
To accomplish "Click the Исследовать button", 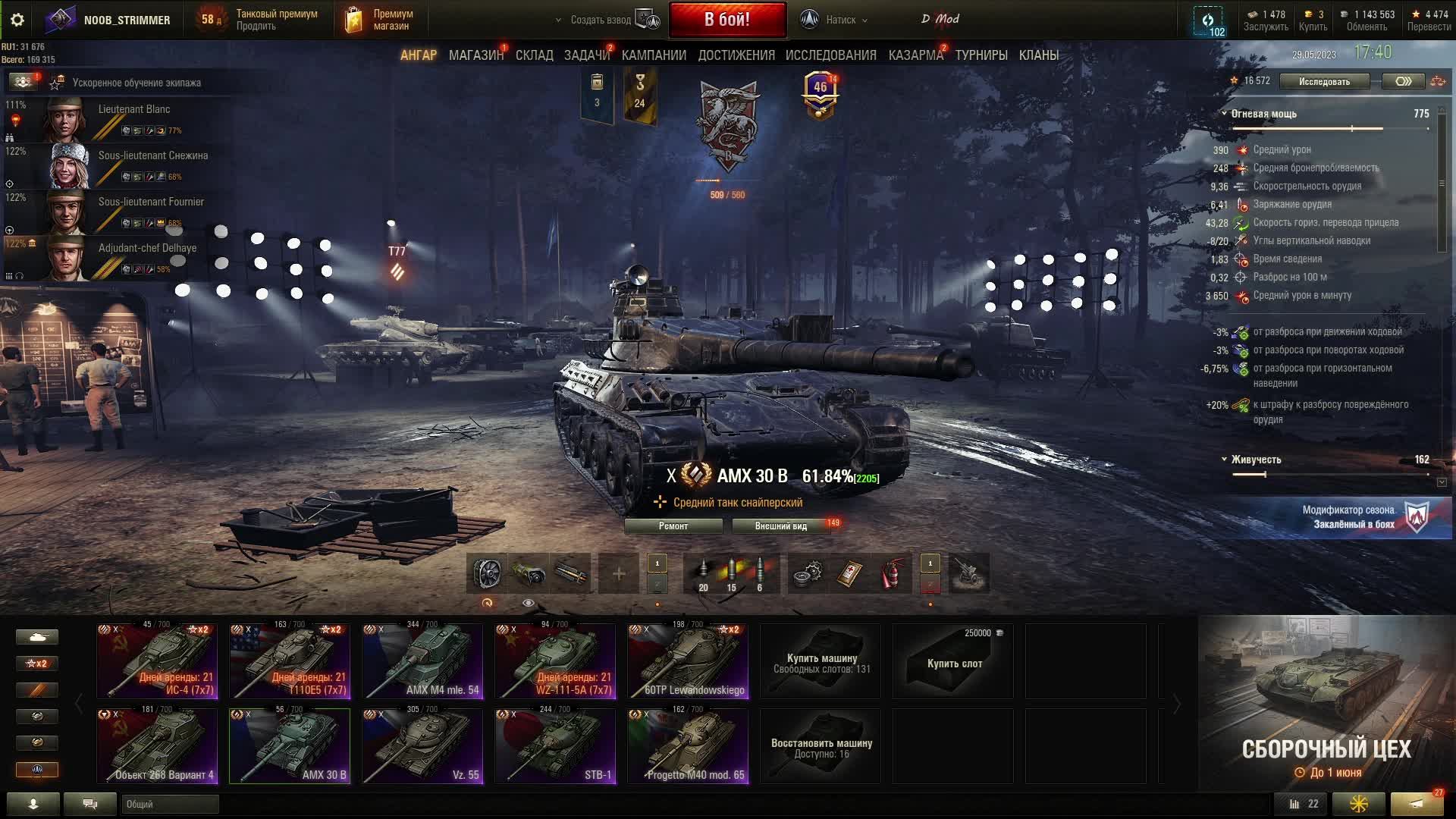I will point(1324,81).
